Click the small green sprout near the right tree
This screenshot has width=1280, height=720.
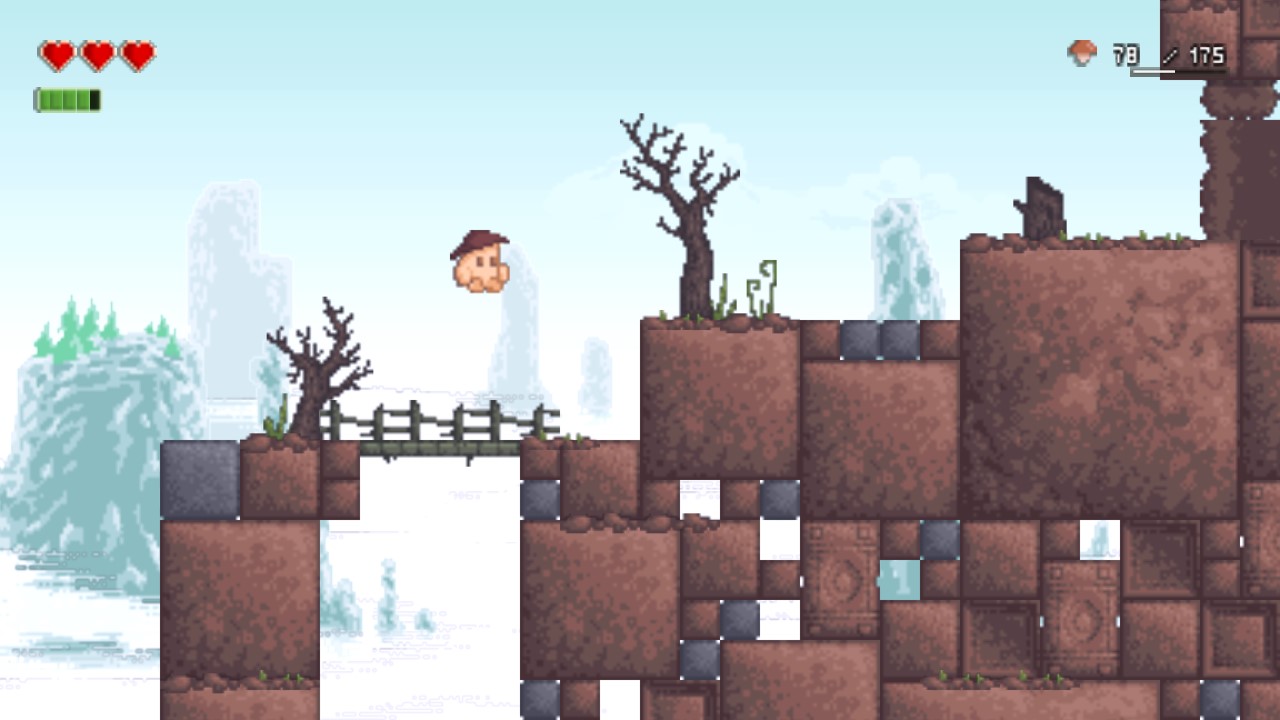point(763,285)
